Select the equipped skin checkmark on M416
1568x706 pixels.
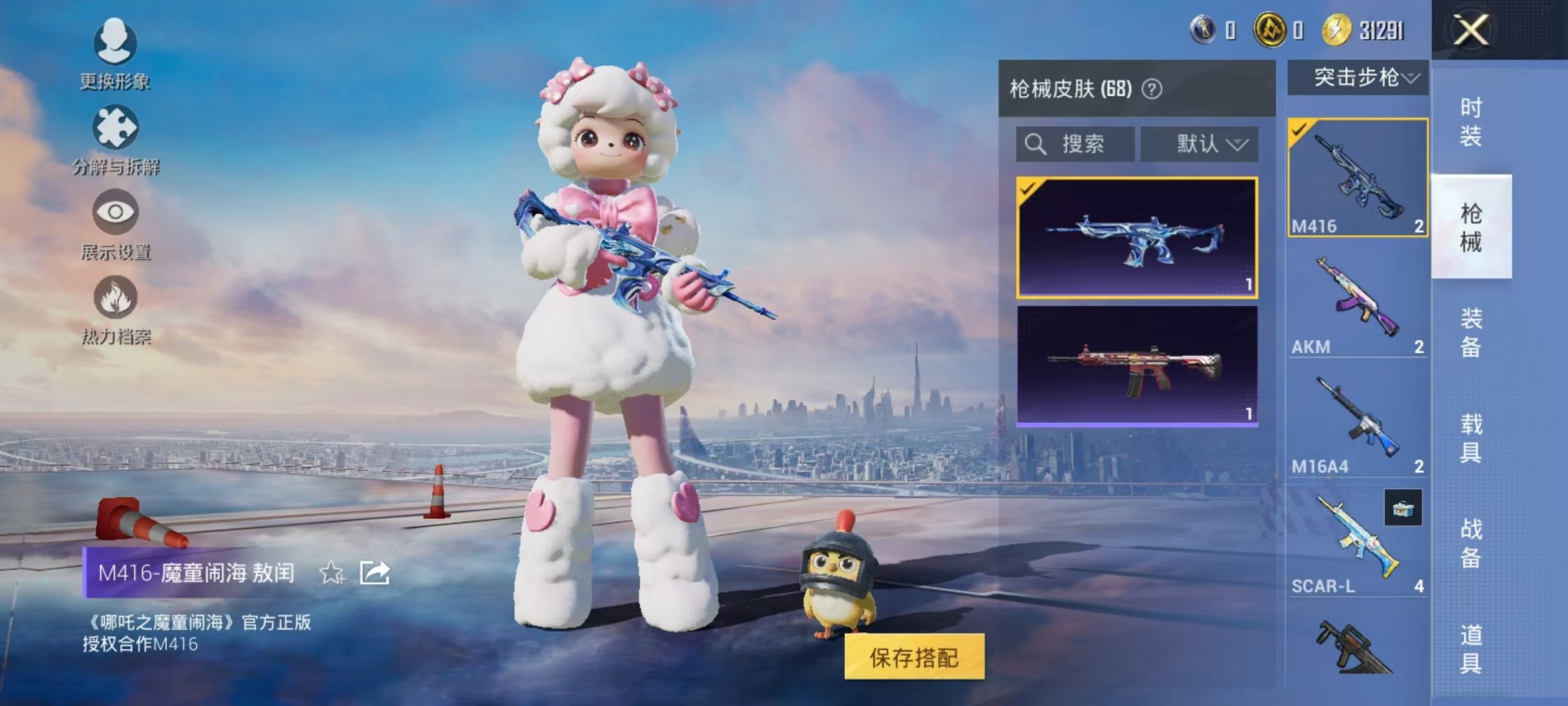[x=1299, y=131]
